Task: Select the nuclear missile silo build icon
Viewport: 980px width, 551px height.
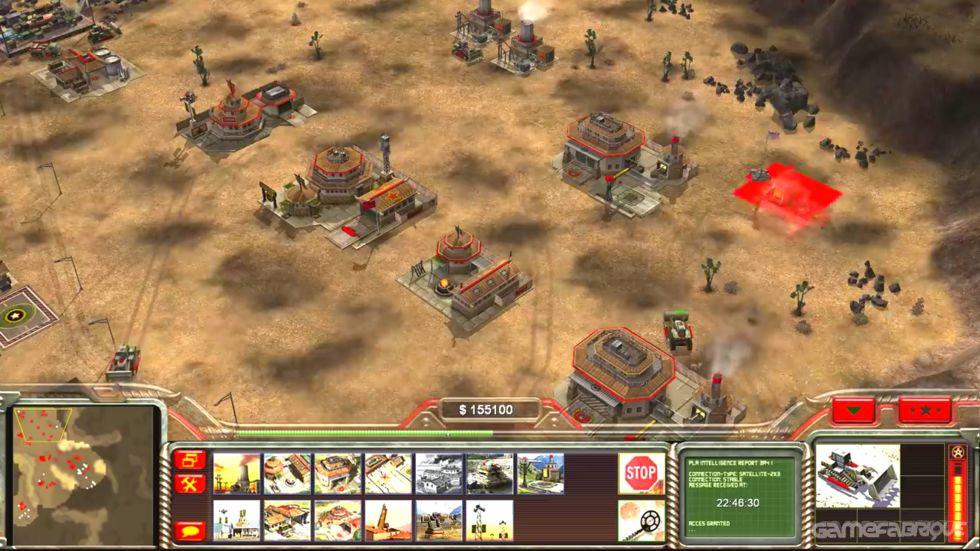Action: coord(389,520)
